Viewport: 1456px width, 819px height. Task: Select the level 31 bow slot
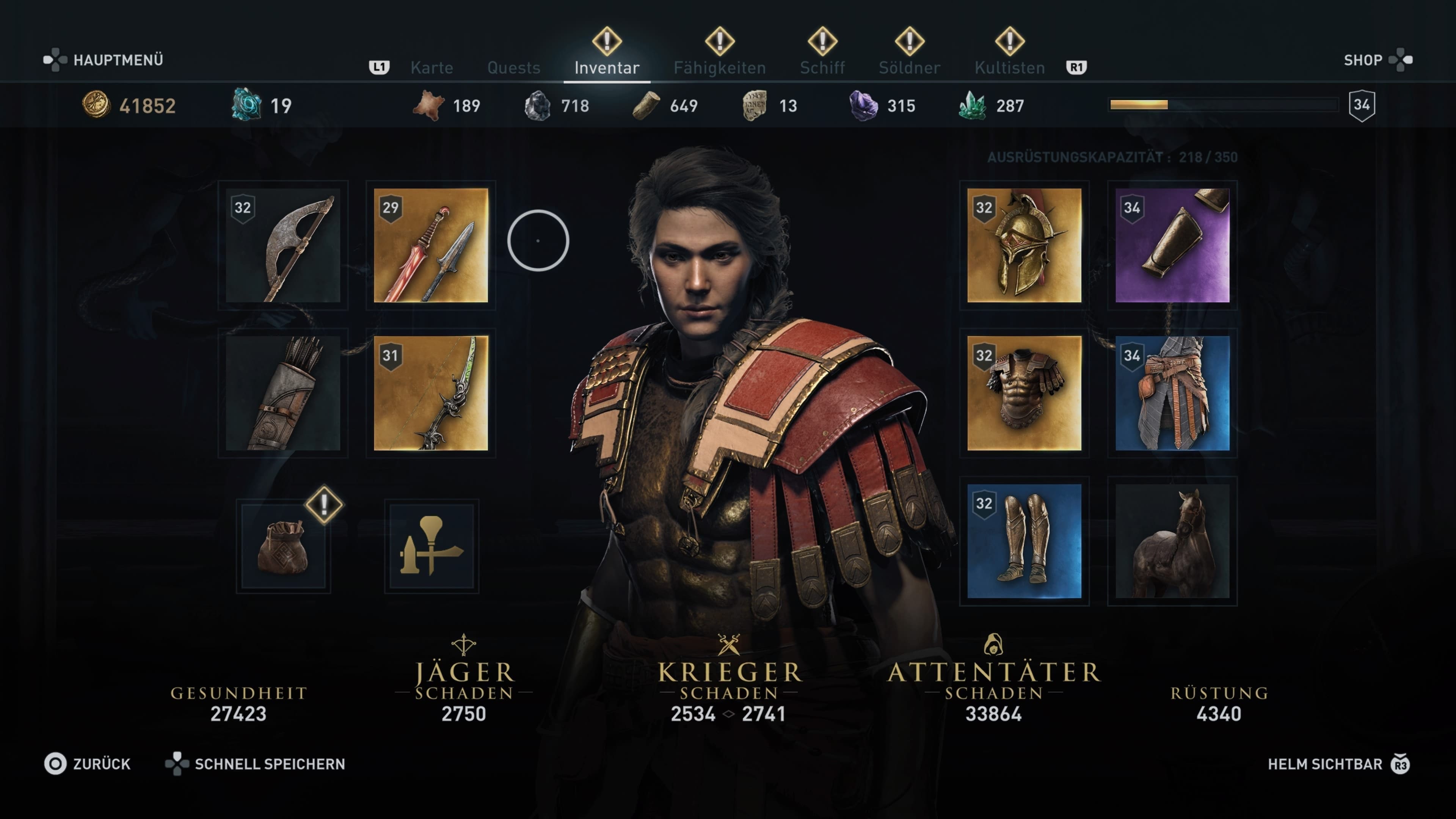point(431,394)
